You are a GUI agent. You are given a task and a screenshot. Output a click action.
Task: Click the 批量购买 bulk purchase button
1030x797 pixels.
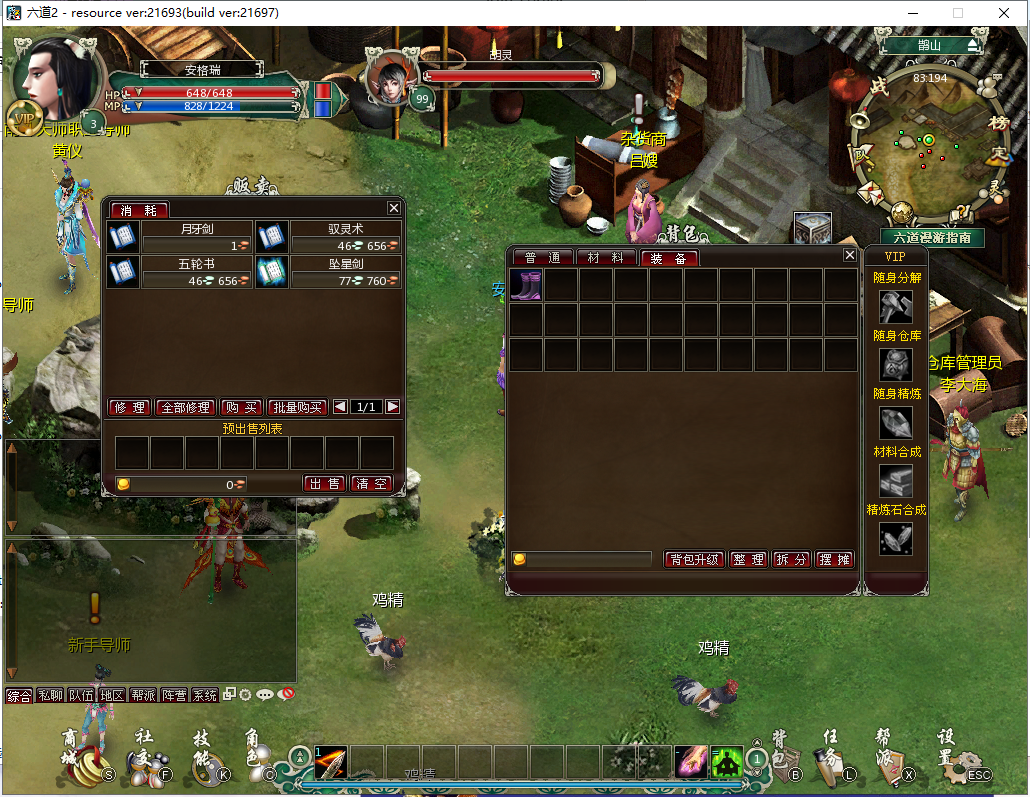coord(298,407)
